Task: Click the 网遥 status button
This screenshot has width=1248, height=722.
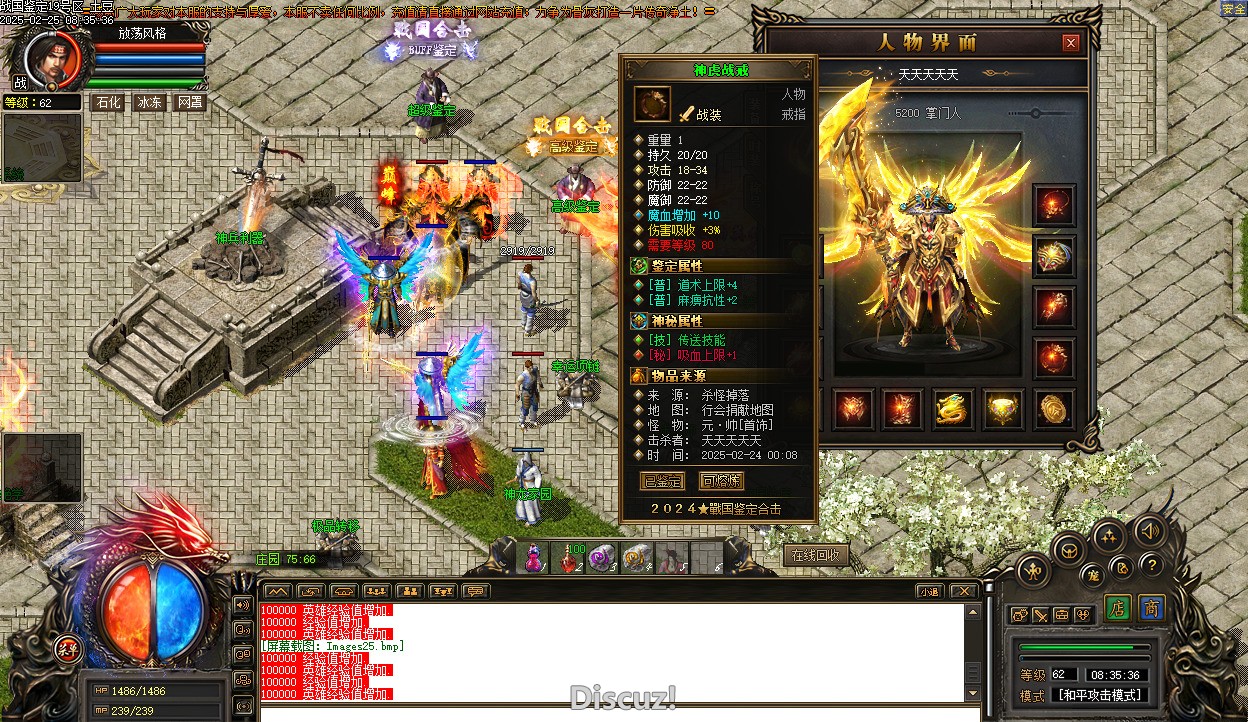Action: [190, 102]
